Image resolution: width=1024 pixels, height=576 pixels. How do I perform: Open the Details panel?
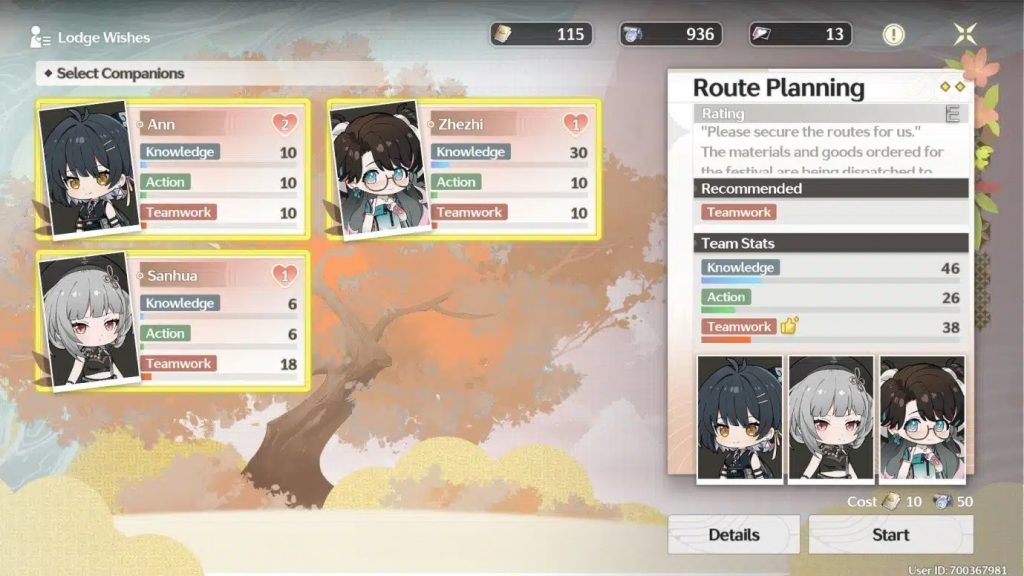(733, 535)
